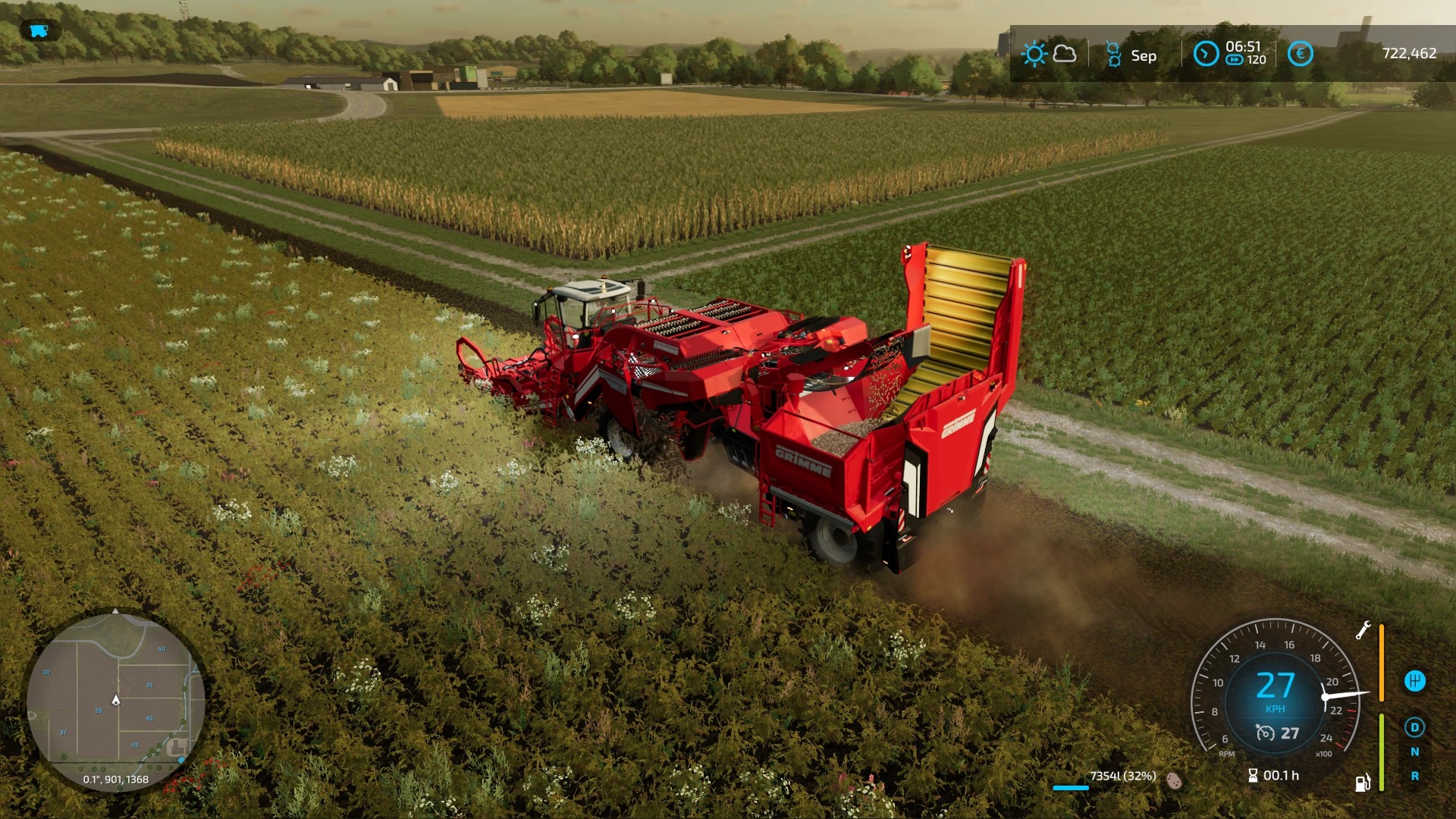Select the D drive gear indicator
1456x819 pixels.
pyautogui.click(x=1414, y=728)
